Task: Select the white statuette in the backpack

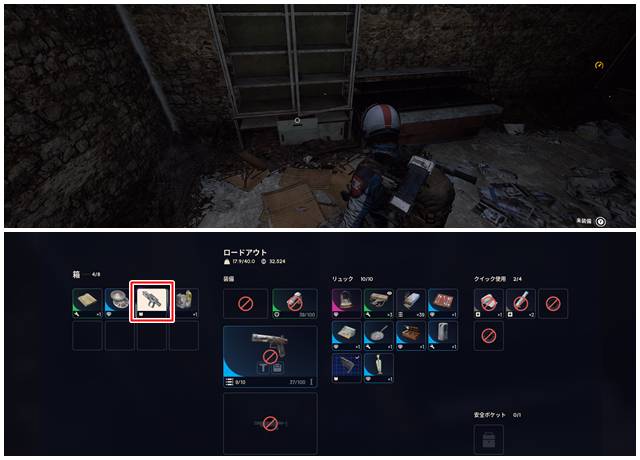Action: coord(378,366)
